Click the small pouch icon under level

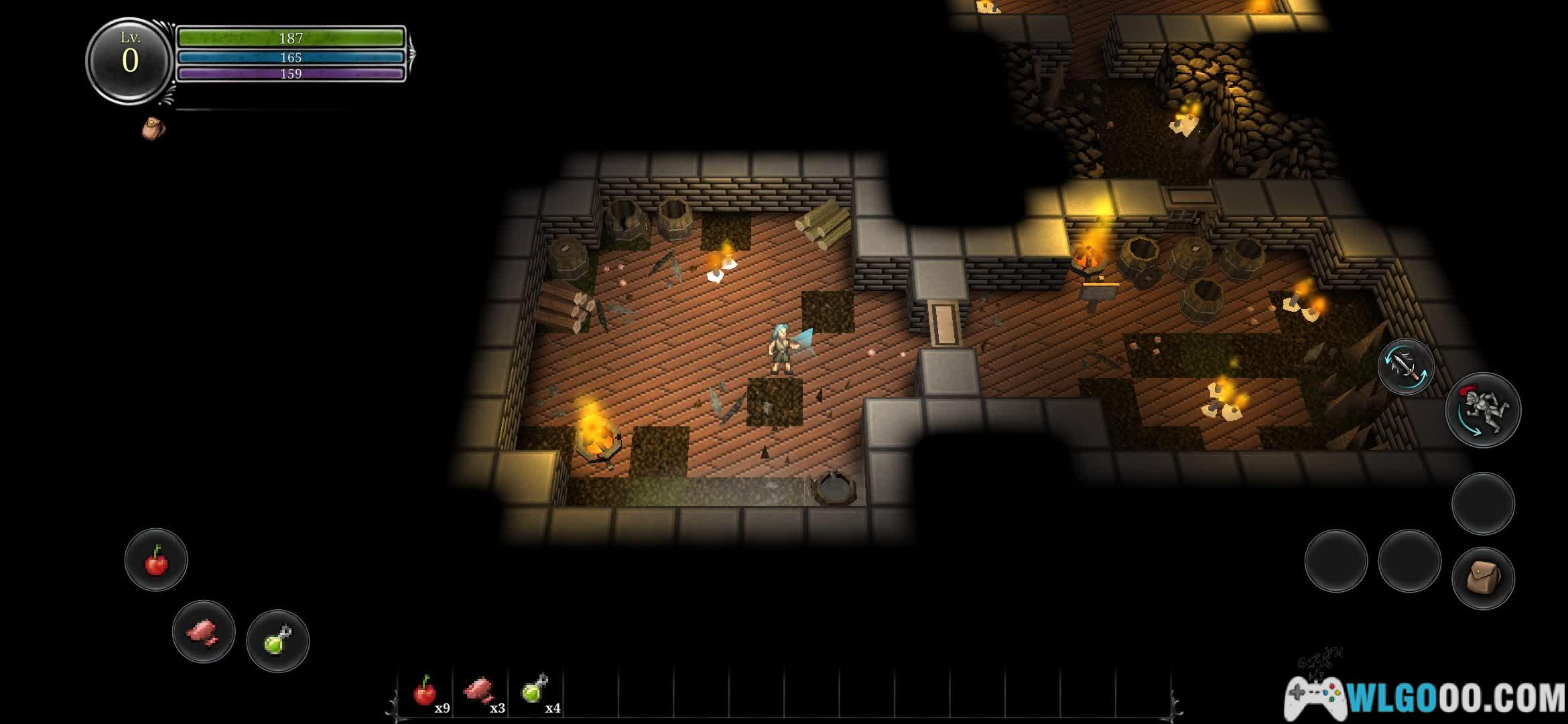(x=153, y=128)
